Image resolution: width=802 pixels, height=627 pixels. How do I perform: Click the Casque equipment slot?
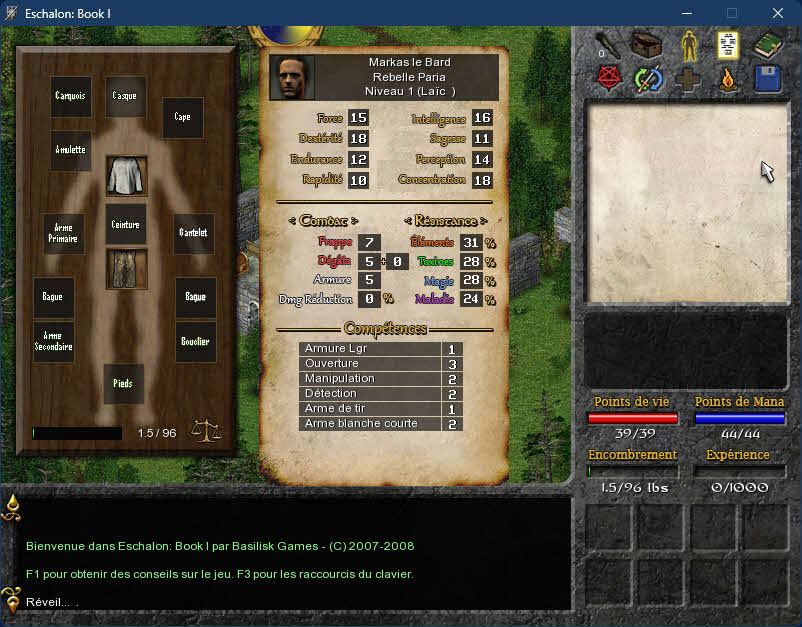[x=126, y=96]
